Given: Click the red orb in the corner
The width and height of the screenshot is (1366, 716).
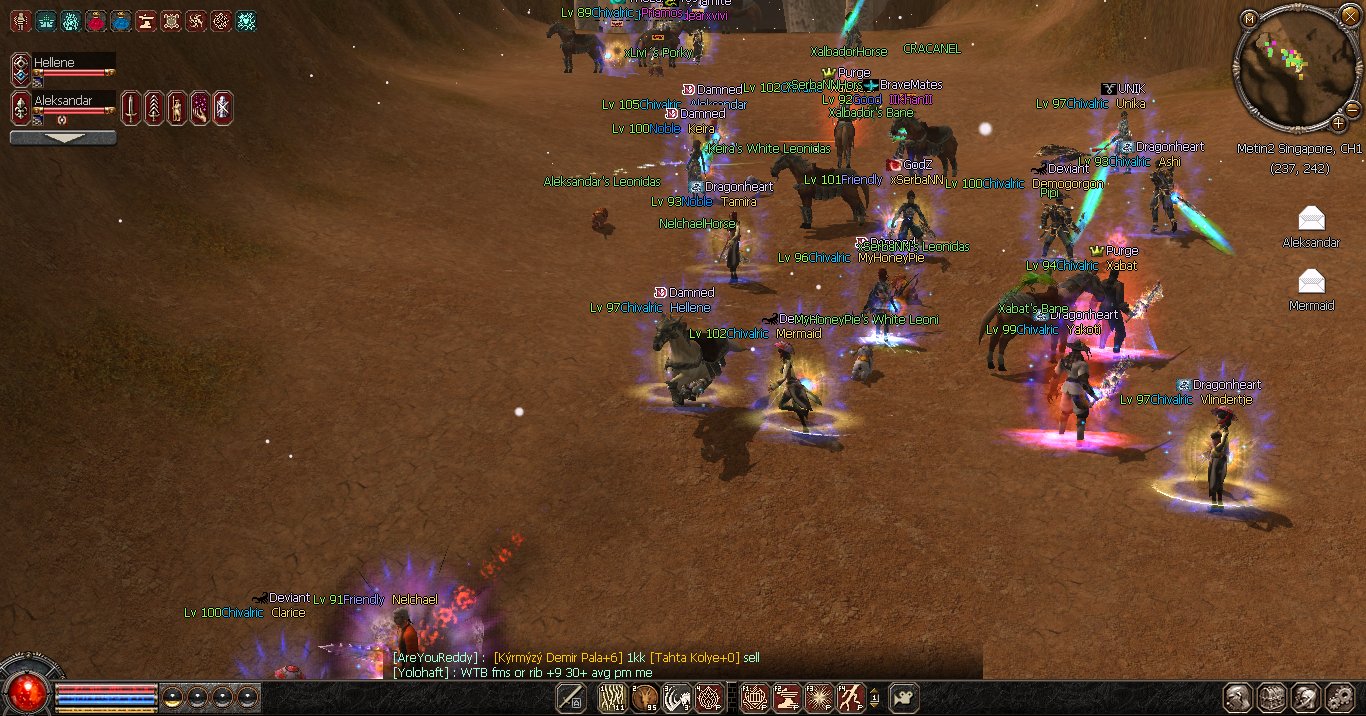Looking at the screenshot, I should click(23, 691).
